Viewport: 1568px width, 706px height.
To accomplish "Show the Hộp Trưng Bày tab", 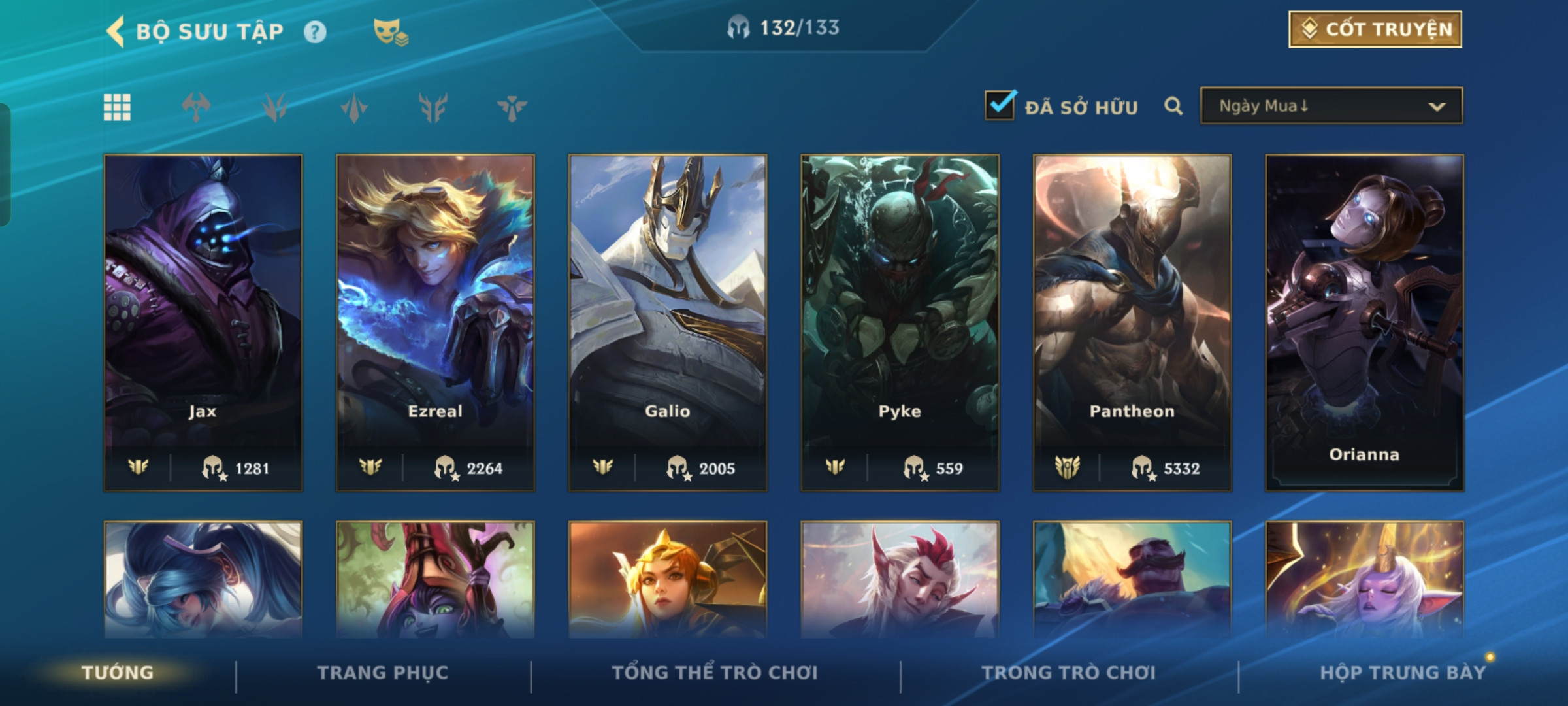I will tap(1403, 673).
